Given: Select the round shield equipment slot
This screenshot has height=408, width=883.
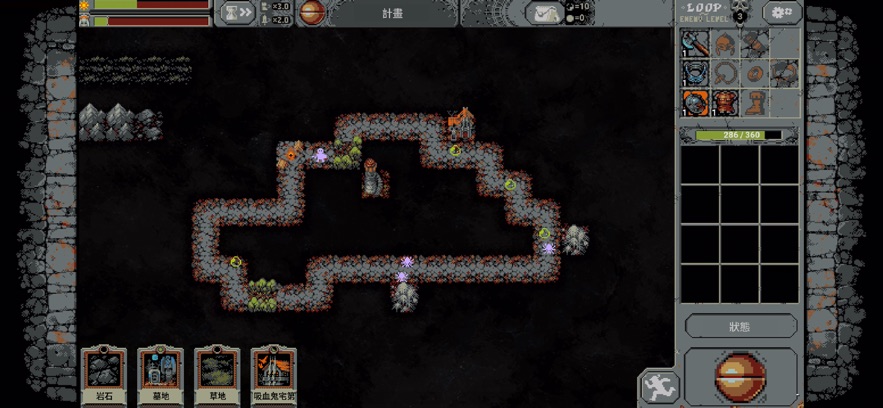Looking at the screenshot, I should 696,103.
